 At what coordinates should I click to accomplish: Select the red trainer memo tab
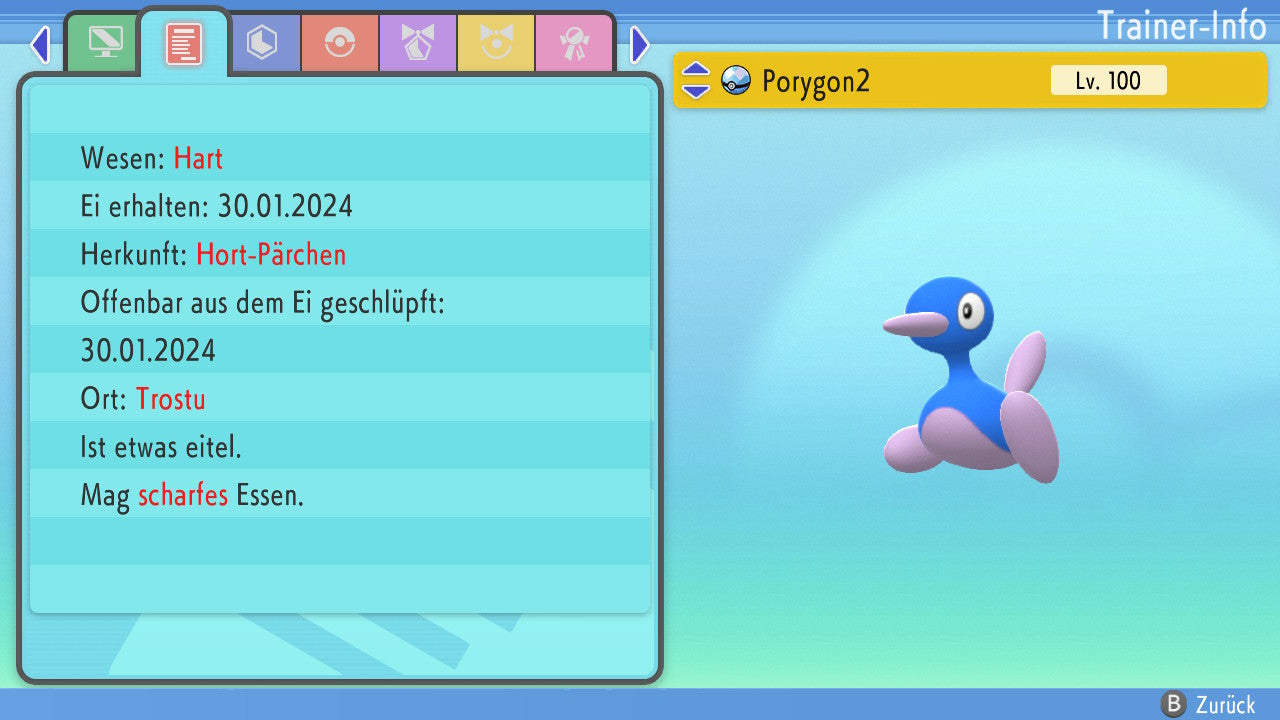coord(184,44)
